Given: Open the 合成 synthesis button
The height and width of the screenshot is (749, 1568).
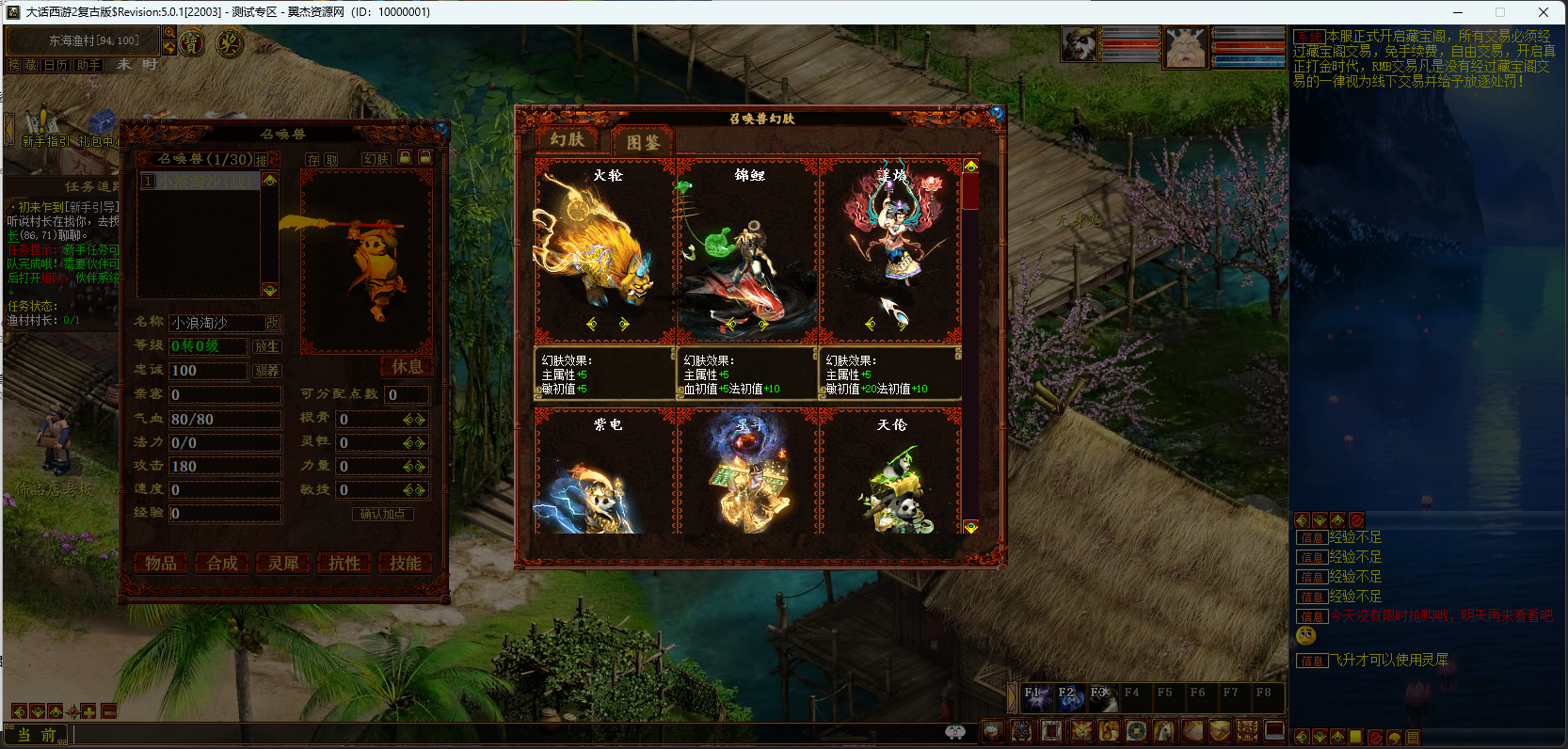Looking at the screenshot, I should (222, 563).
